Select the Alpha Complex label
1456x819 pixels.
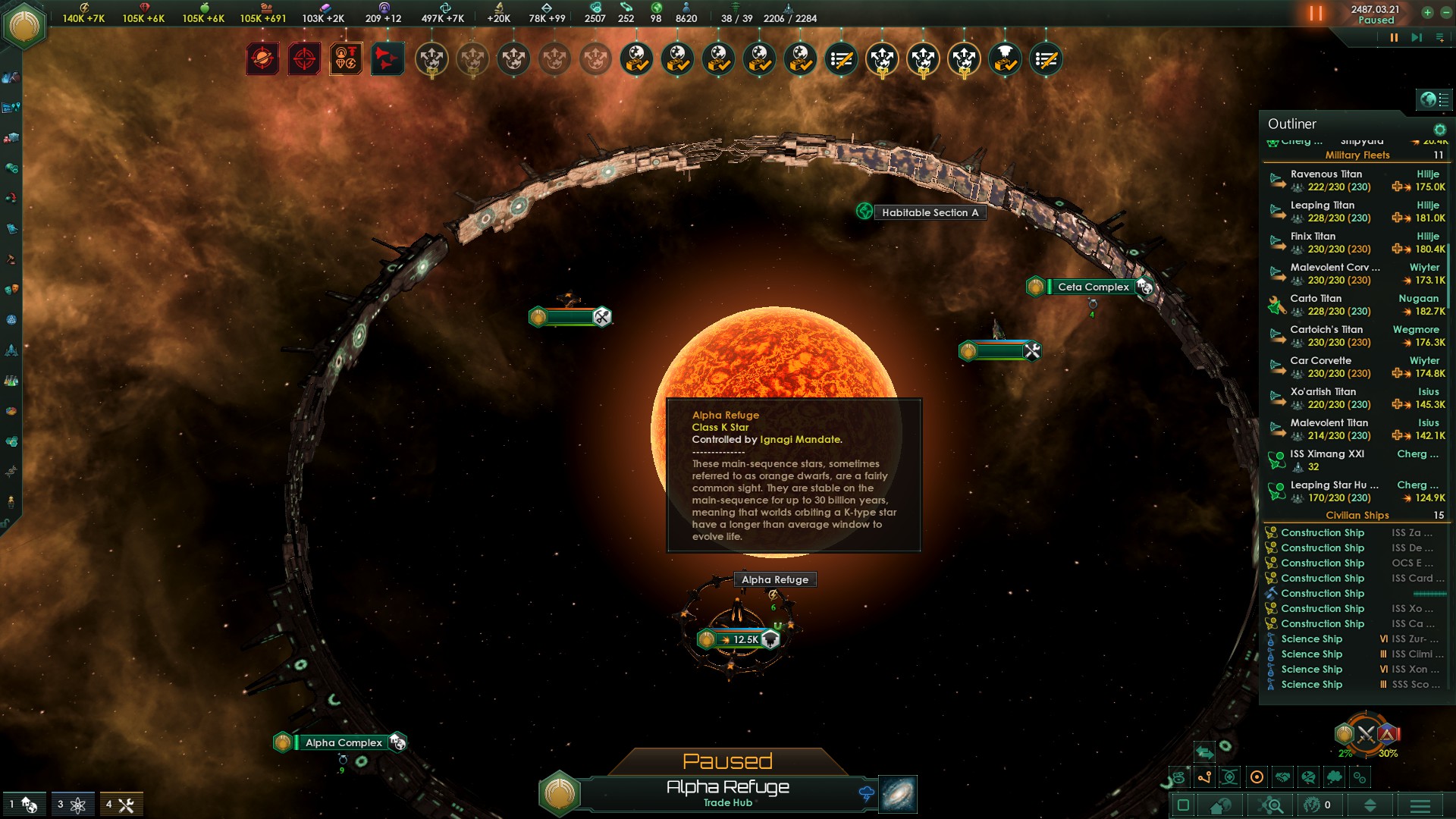344,742
